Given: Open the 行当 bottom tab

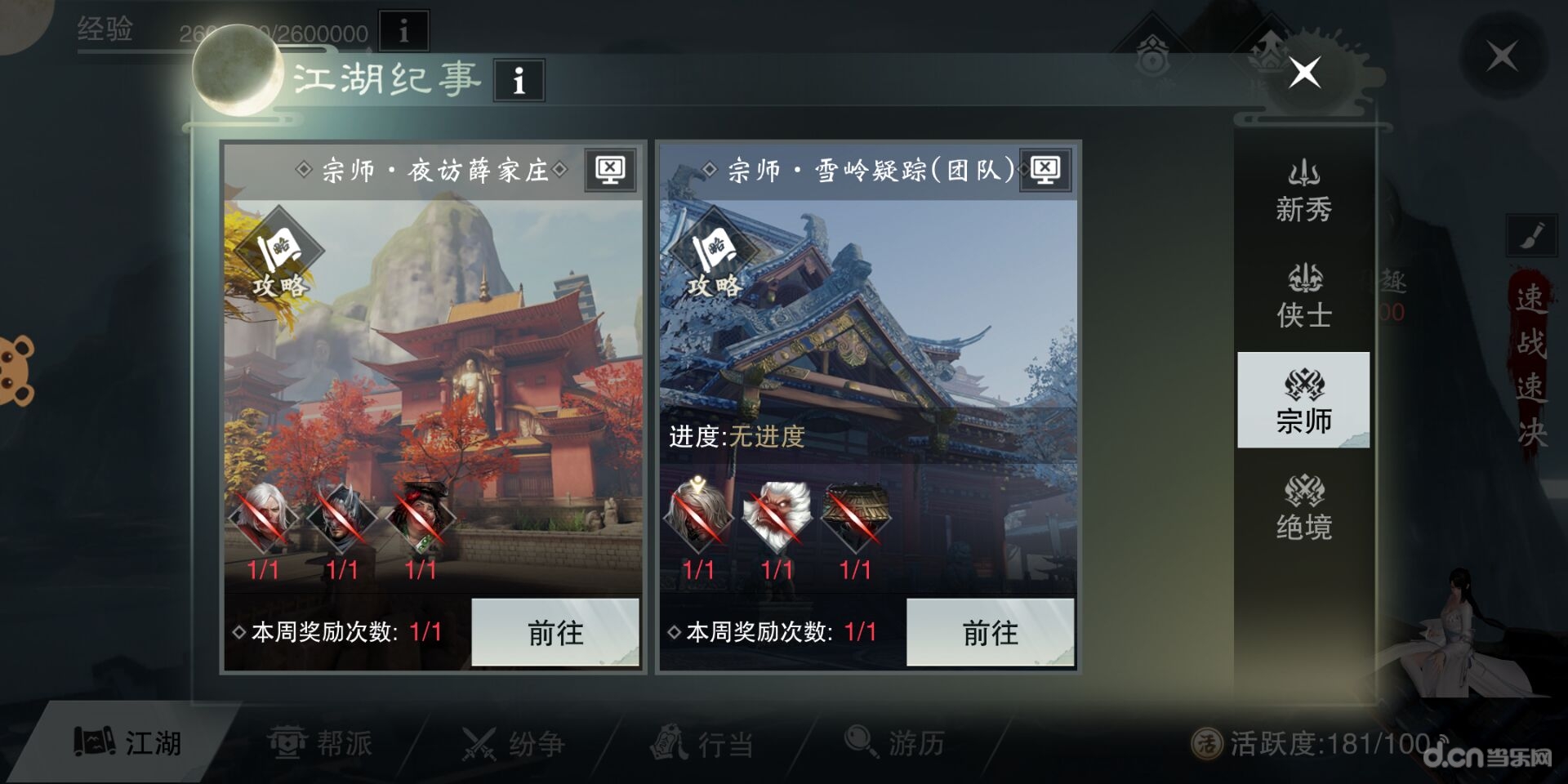Looking at the screenshot, I should tap(702, 742).
